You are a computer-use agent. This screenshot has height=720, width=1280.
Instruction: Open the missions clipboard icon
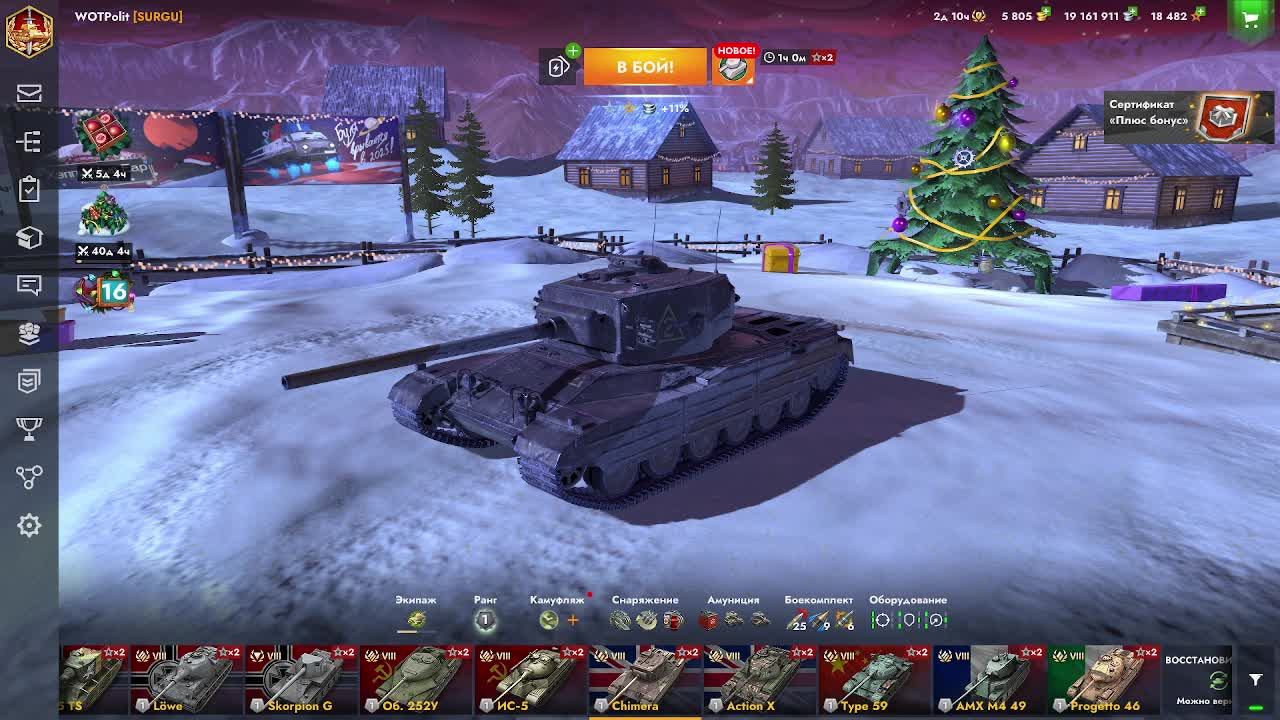click(x=29, y=189)
